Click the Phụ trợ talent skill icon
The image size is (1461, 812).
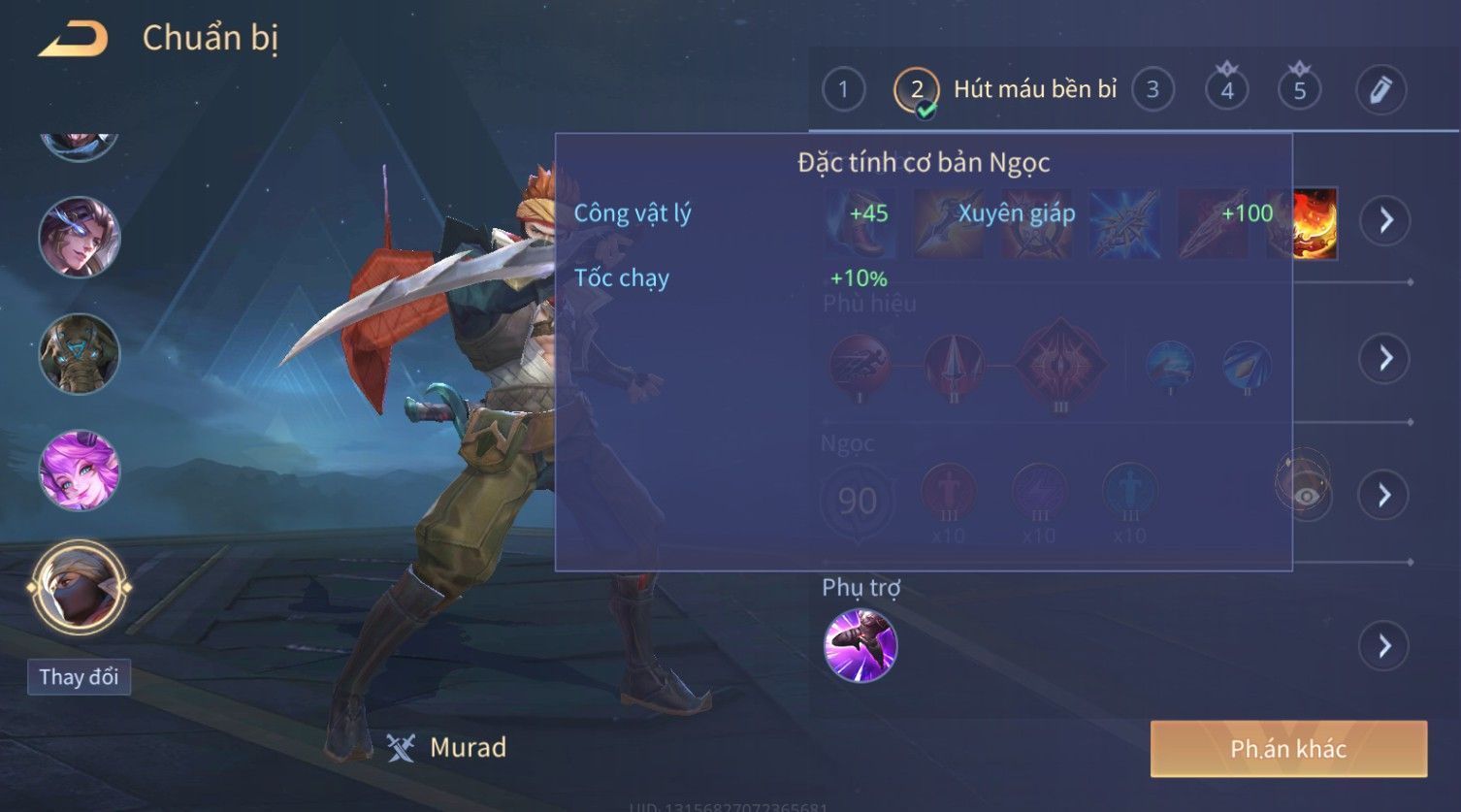pos(860,646)
